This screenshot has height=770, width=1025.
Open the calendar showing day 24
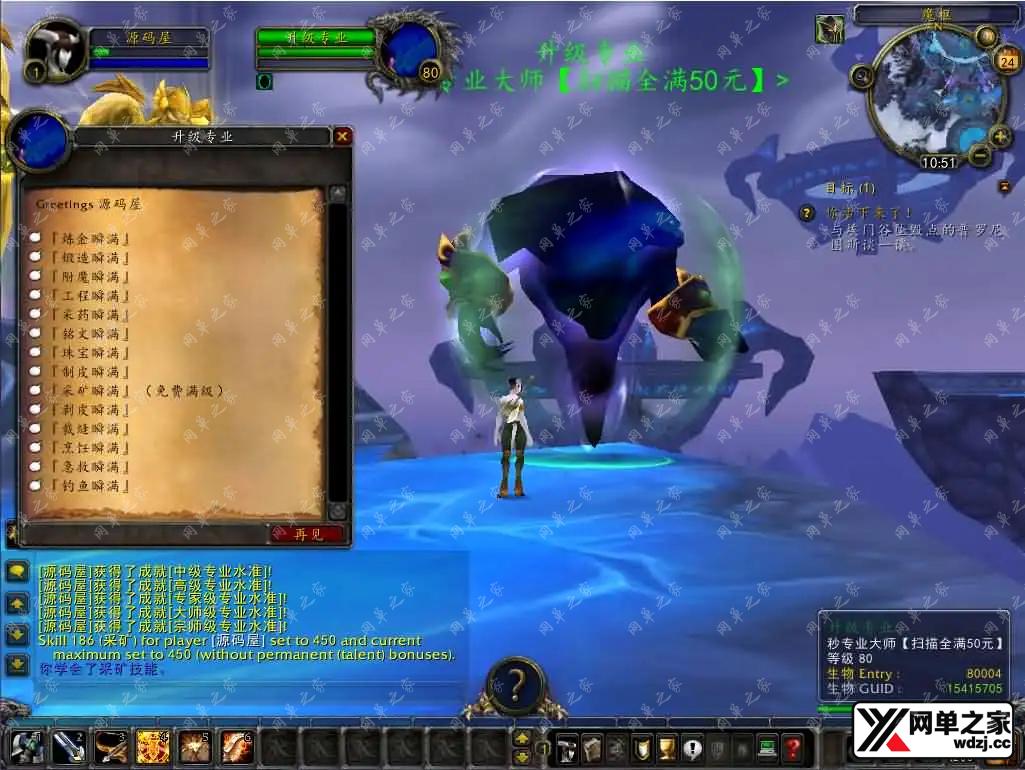click(1006, 62)
